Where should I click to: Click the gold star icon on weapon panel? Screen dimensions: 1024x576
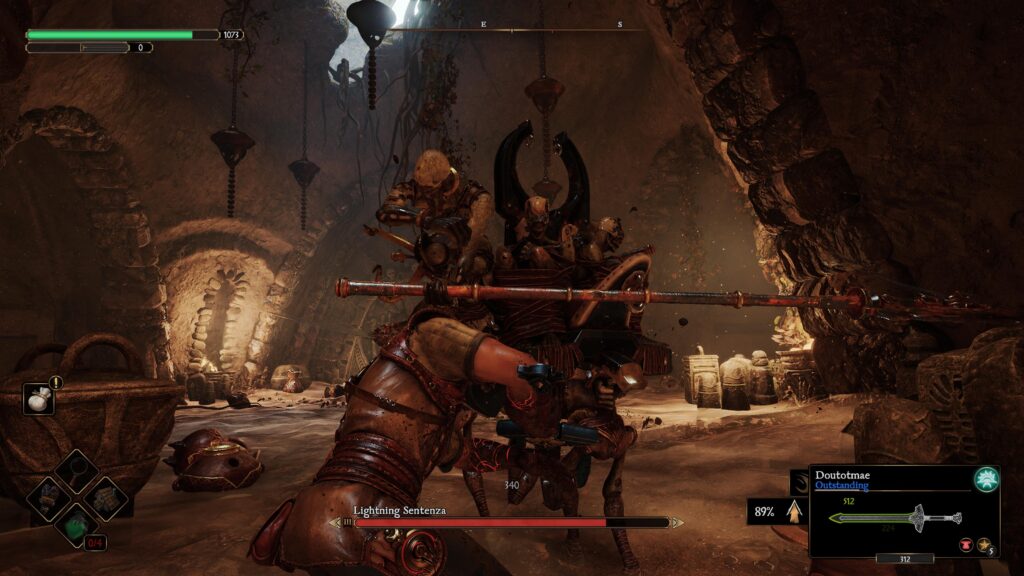tap(983, 545)
